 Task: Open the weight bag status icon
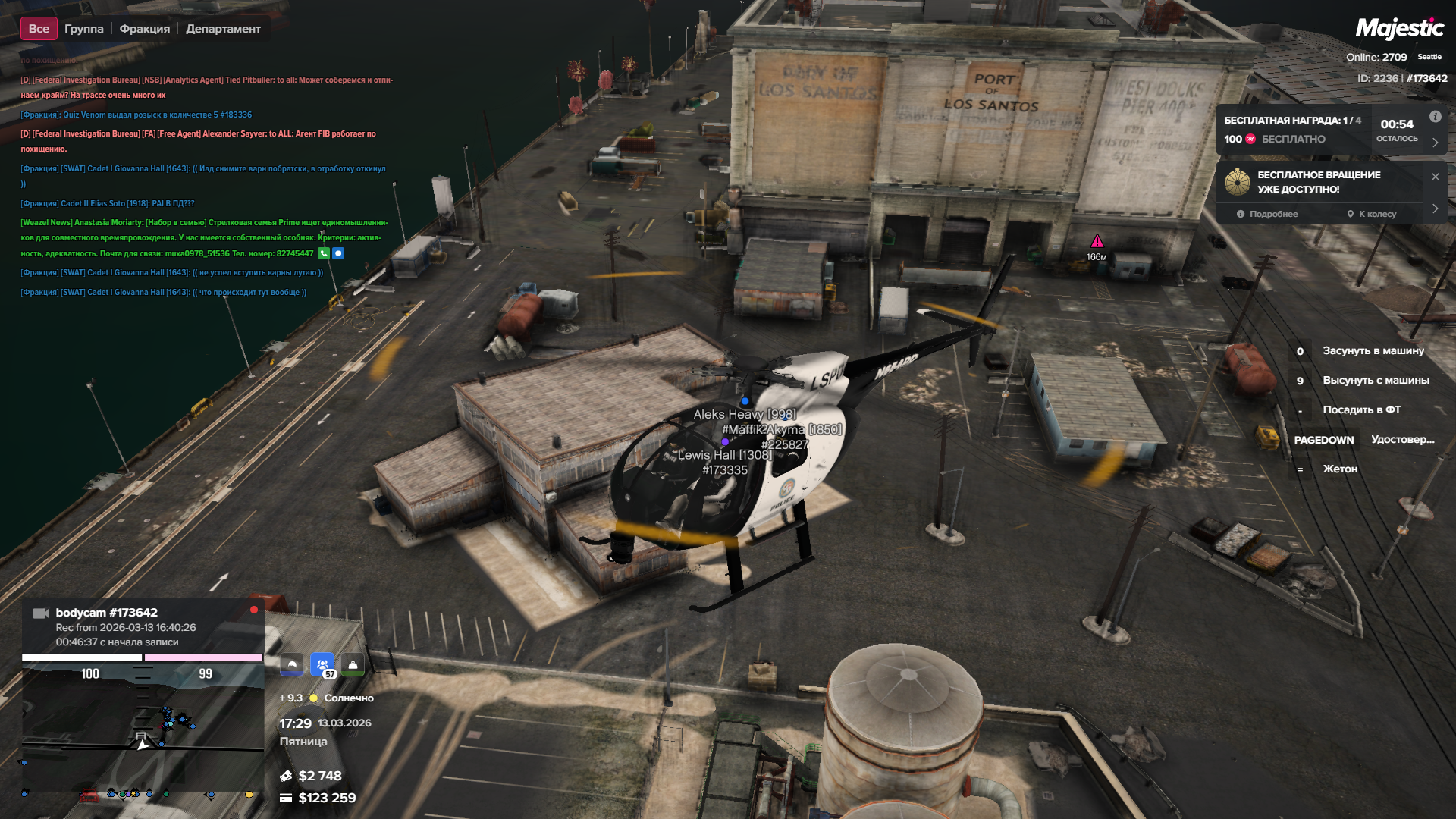coord(353,665)
